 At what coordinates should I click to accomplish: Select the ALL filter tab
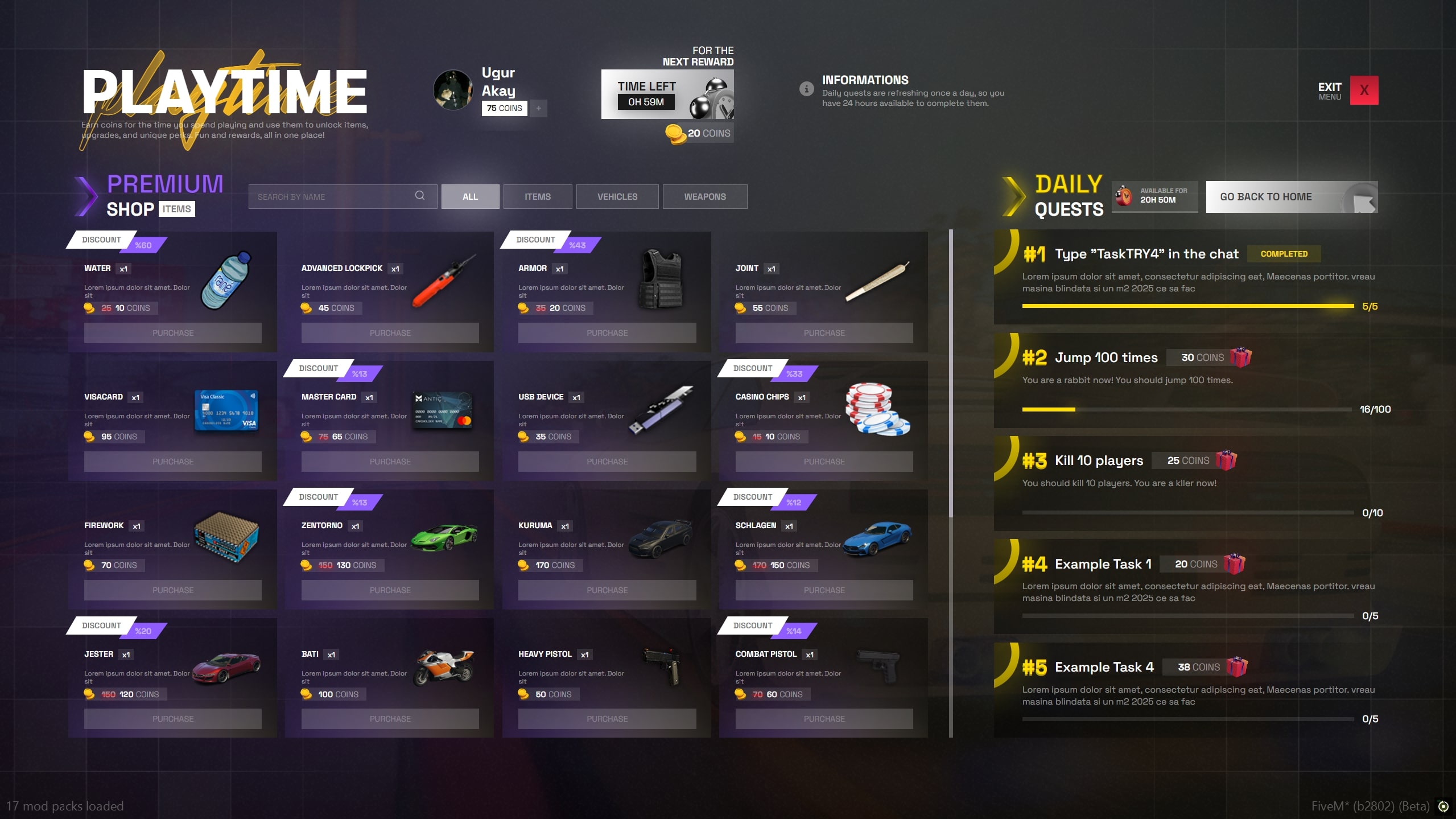(x=470, y=196)
